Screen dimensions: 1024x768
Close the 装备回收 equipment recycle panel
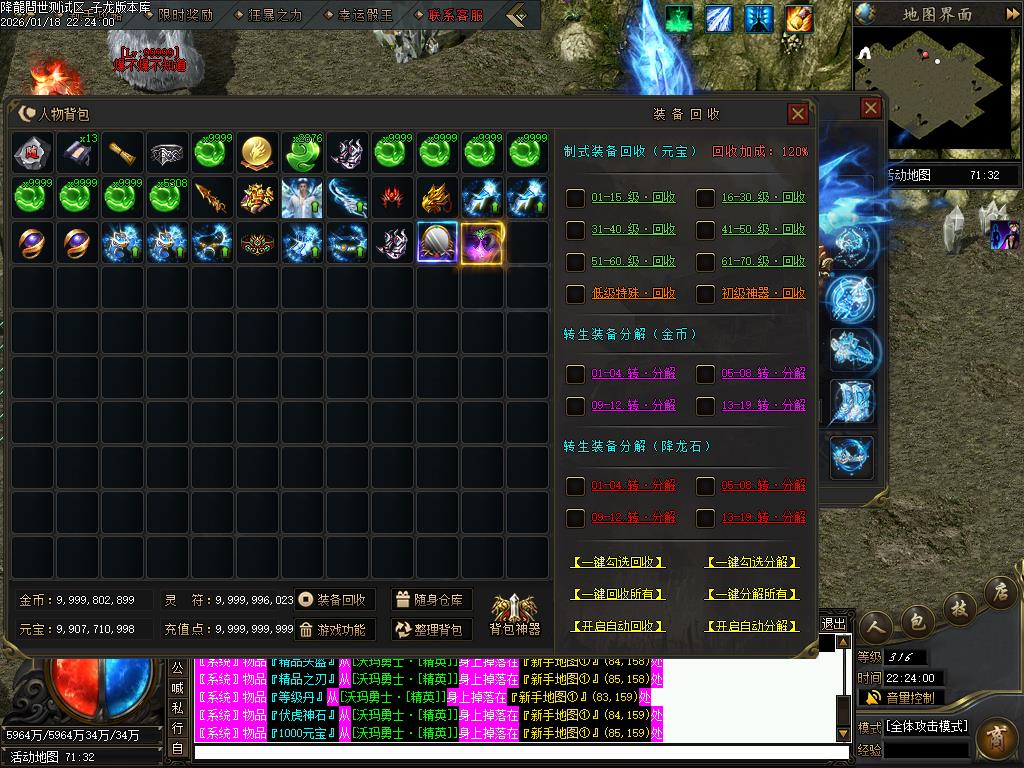click(798, 114)
